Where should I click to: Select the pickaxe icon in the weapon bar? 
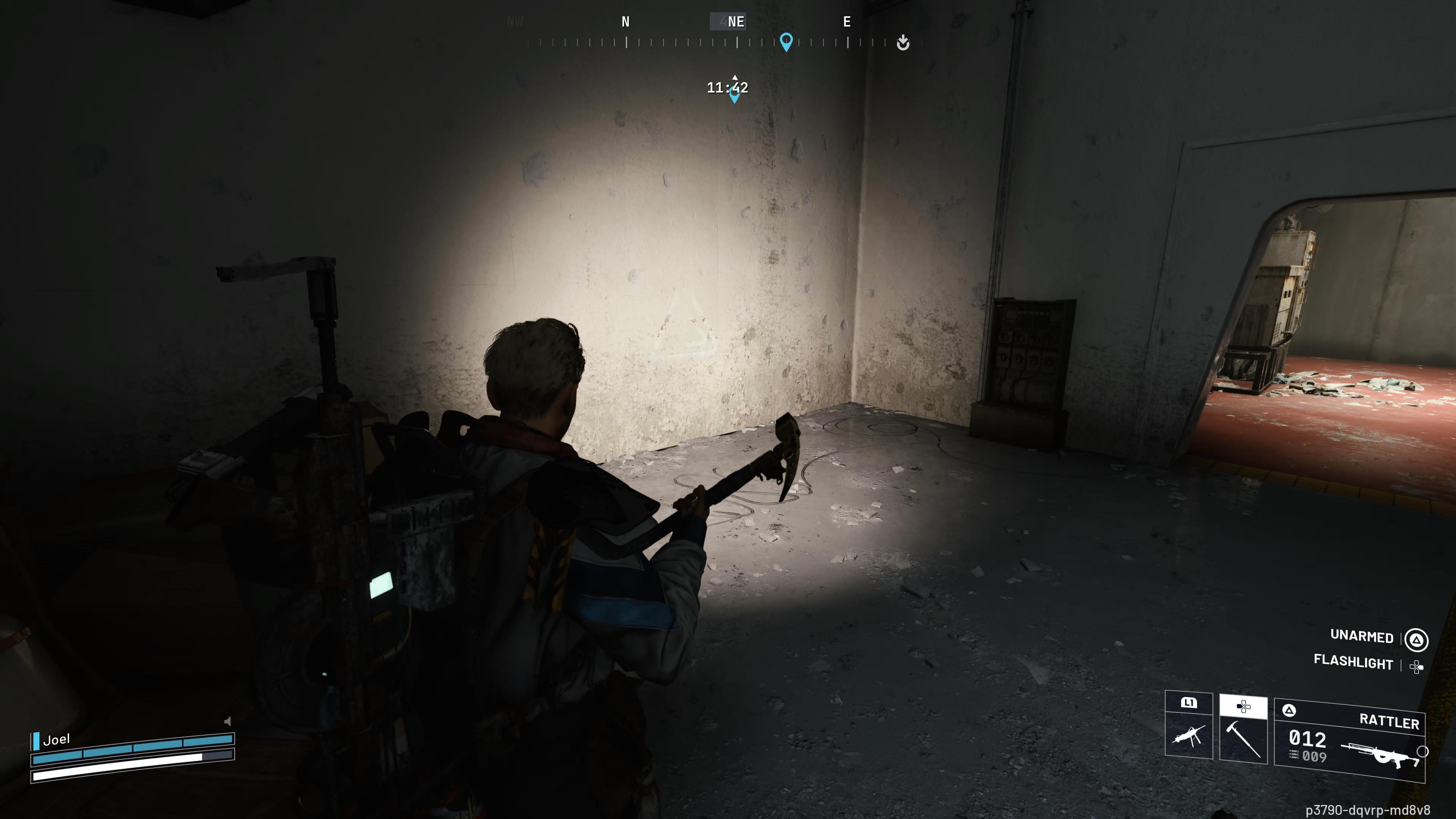pos(1243,741)
